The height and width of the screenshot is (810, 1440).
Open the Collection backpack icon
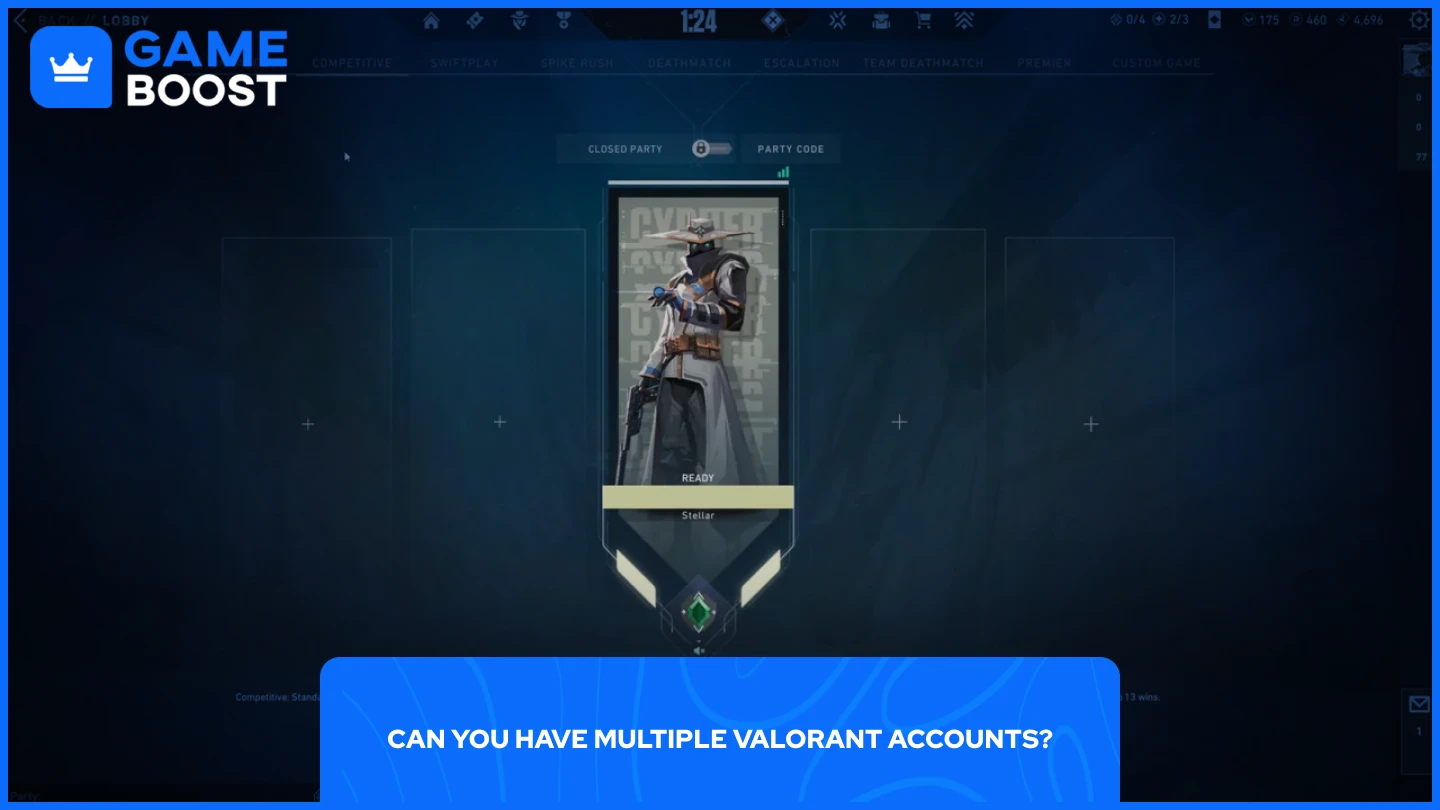point(880,20)
